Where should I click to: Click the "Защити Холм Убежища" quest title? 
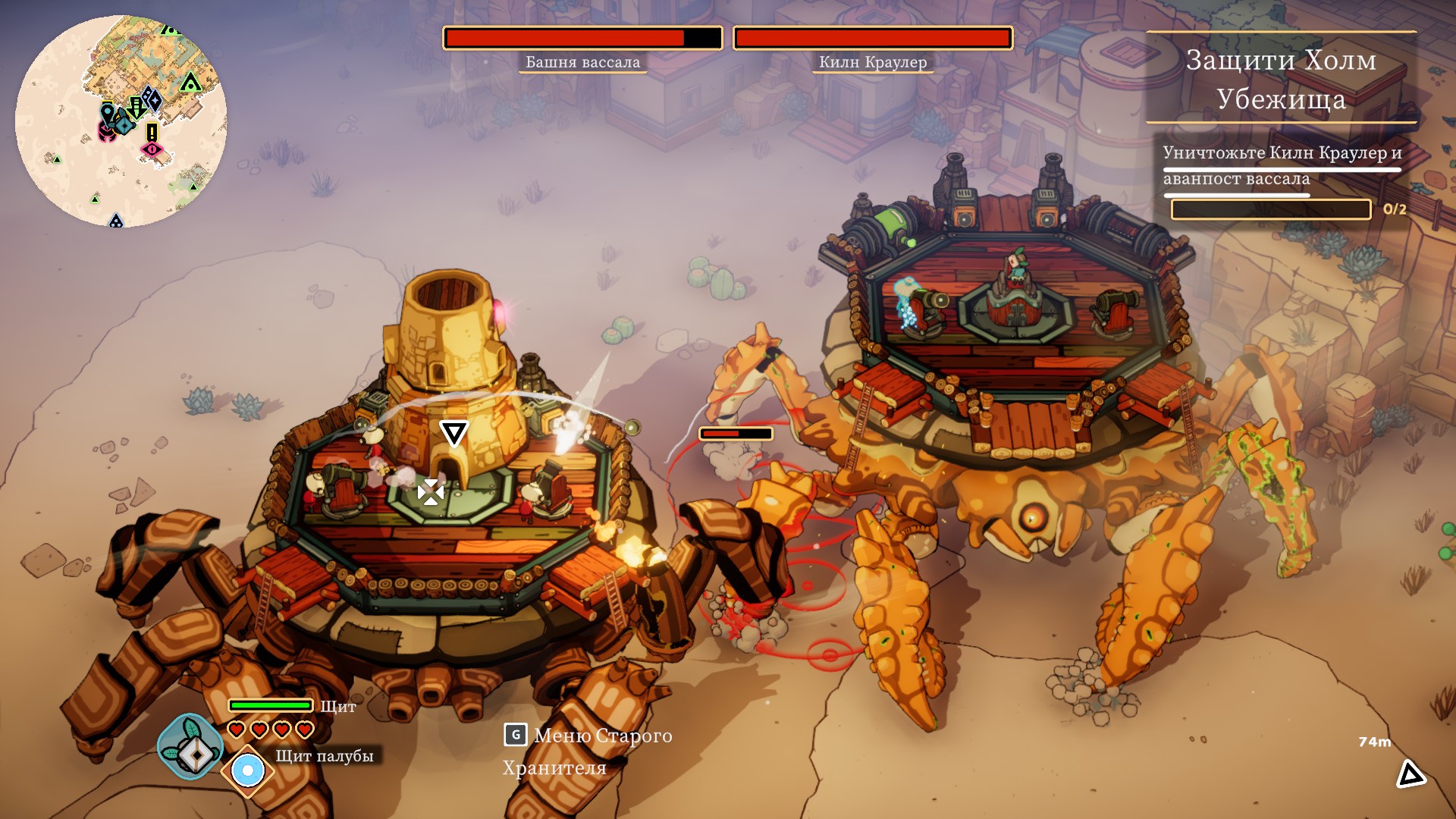1281,79
